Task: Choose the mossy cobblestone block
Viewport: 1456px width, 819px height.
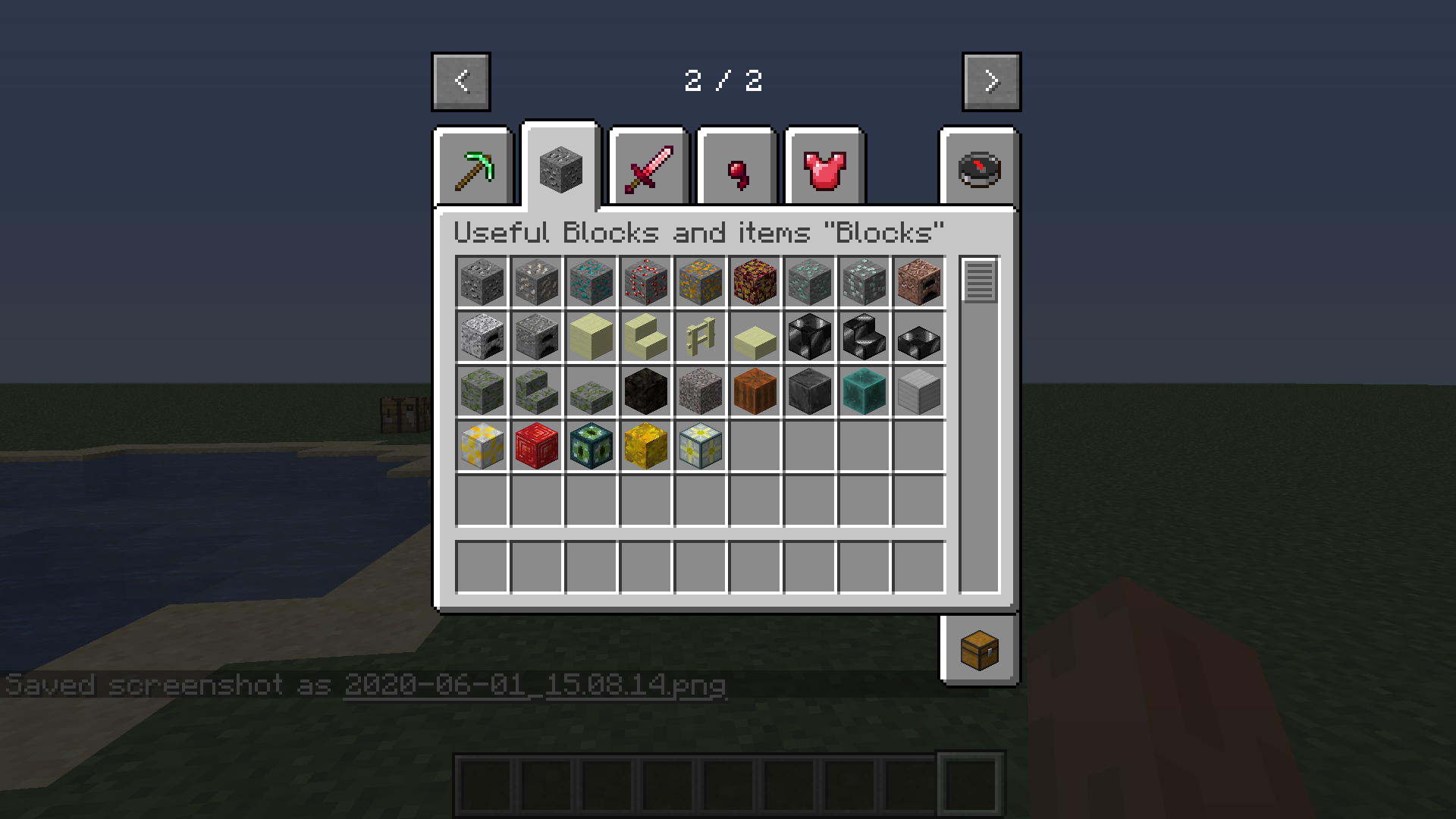Action: 482,391
